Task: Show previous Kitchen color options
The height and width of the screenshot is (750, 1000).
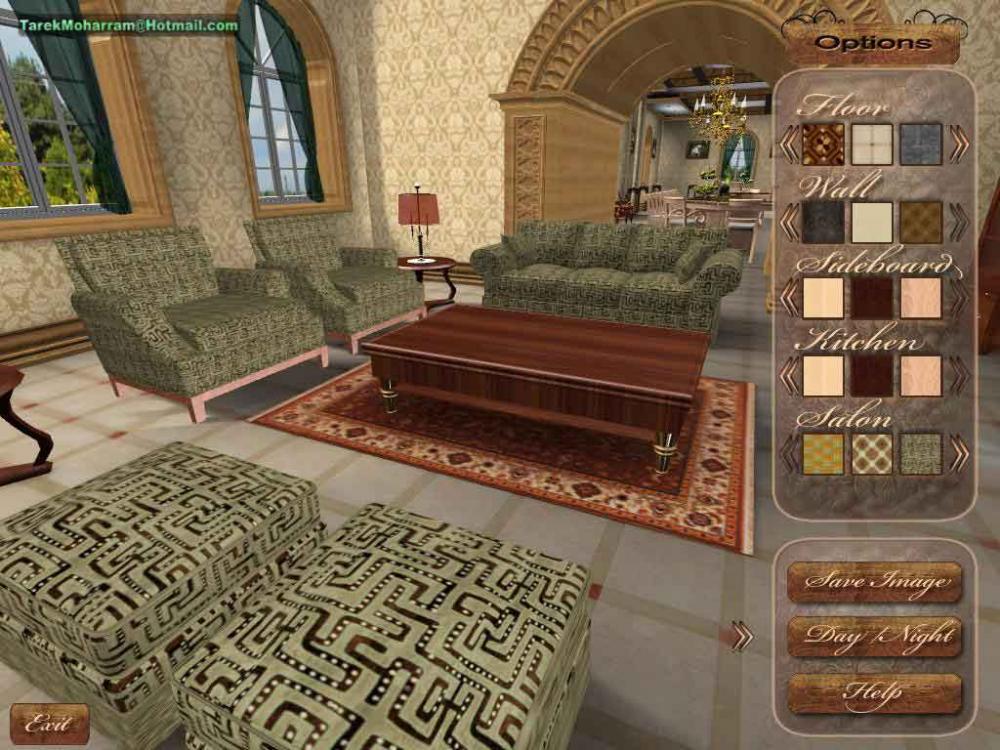Action: [x=789, y=376]
